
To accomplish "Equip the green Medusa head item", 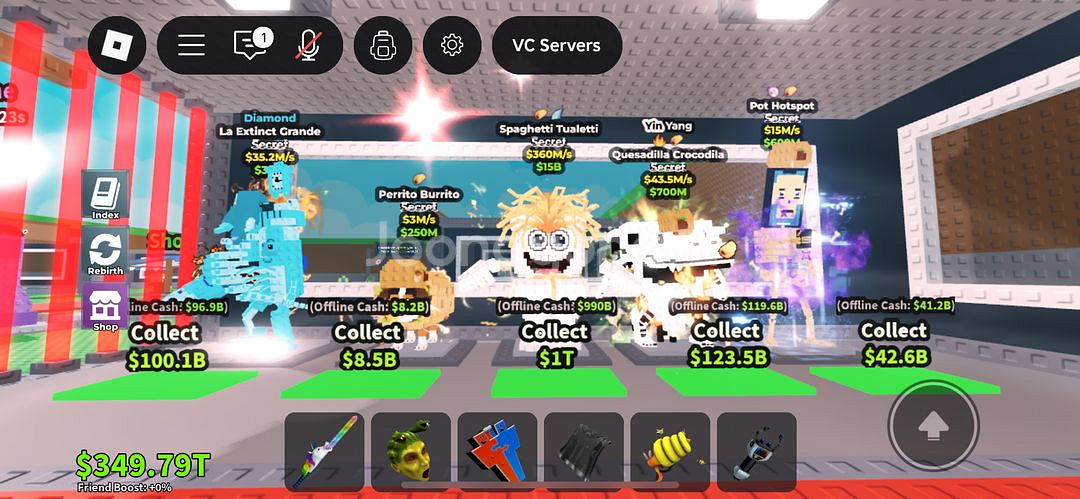I will 410,452.
